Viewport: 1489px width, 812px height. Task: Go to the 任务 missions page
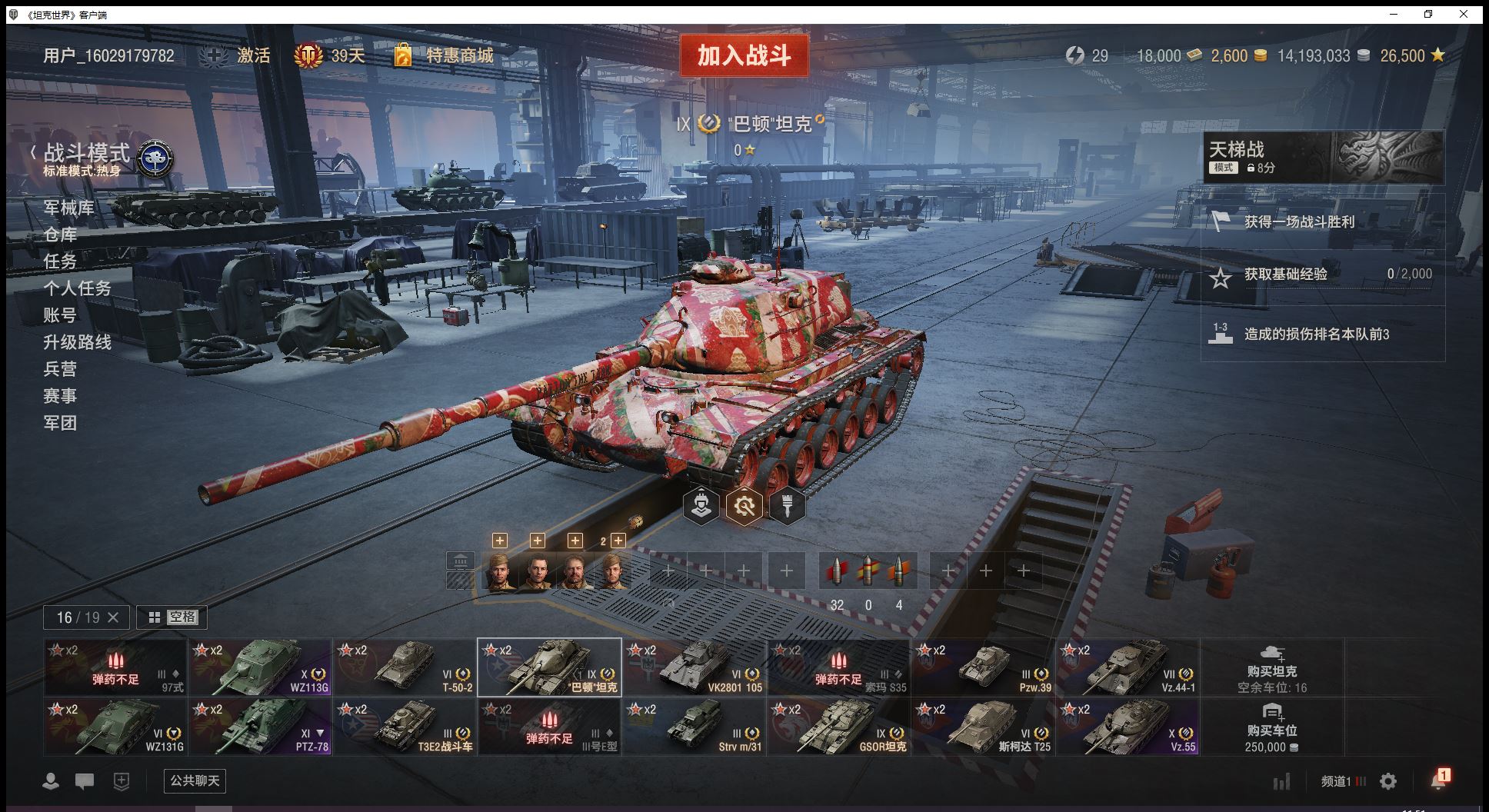coord(60,261)
